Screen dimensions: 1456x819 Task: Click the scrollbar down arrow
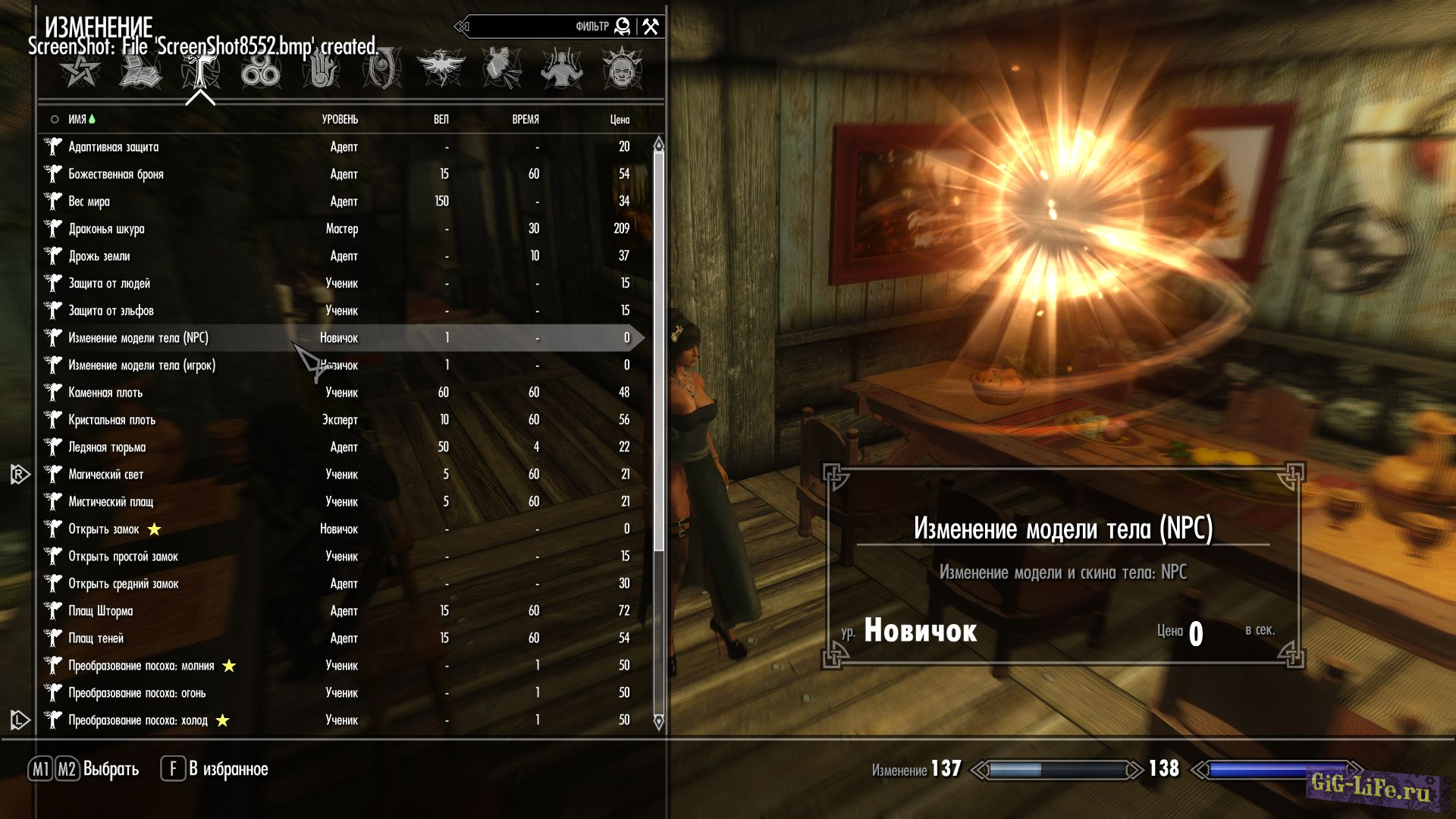pyautogui.click(x=658, y=721)
